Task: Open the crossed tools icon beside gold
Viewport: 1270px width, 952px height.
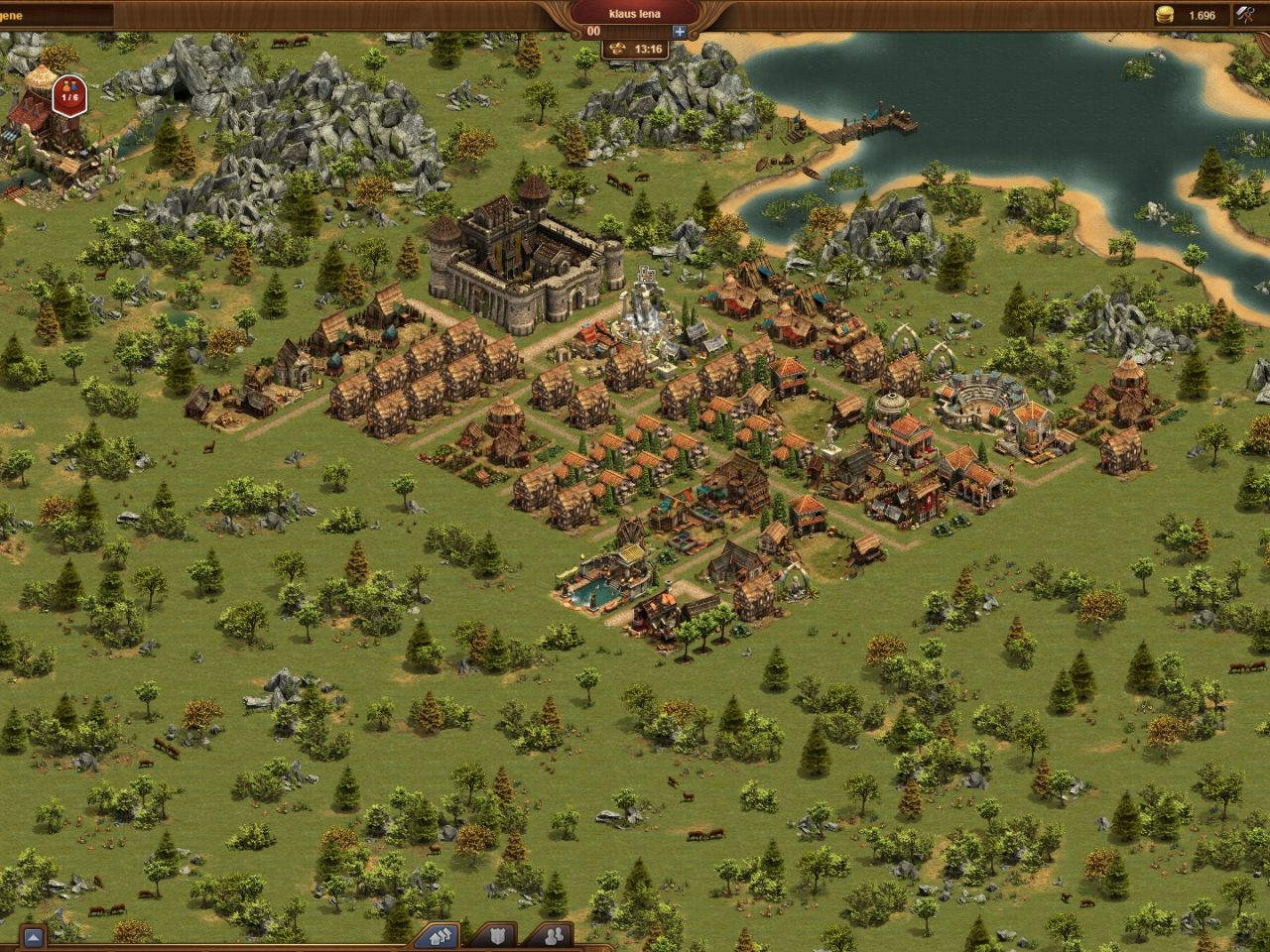Action: 1246,15
